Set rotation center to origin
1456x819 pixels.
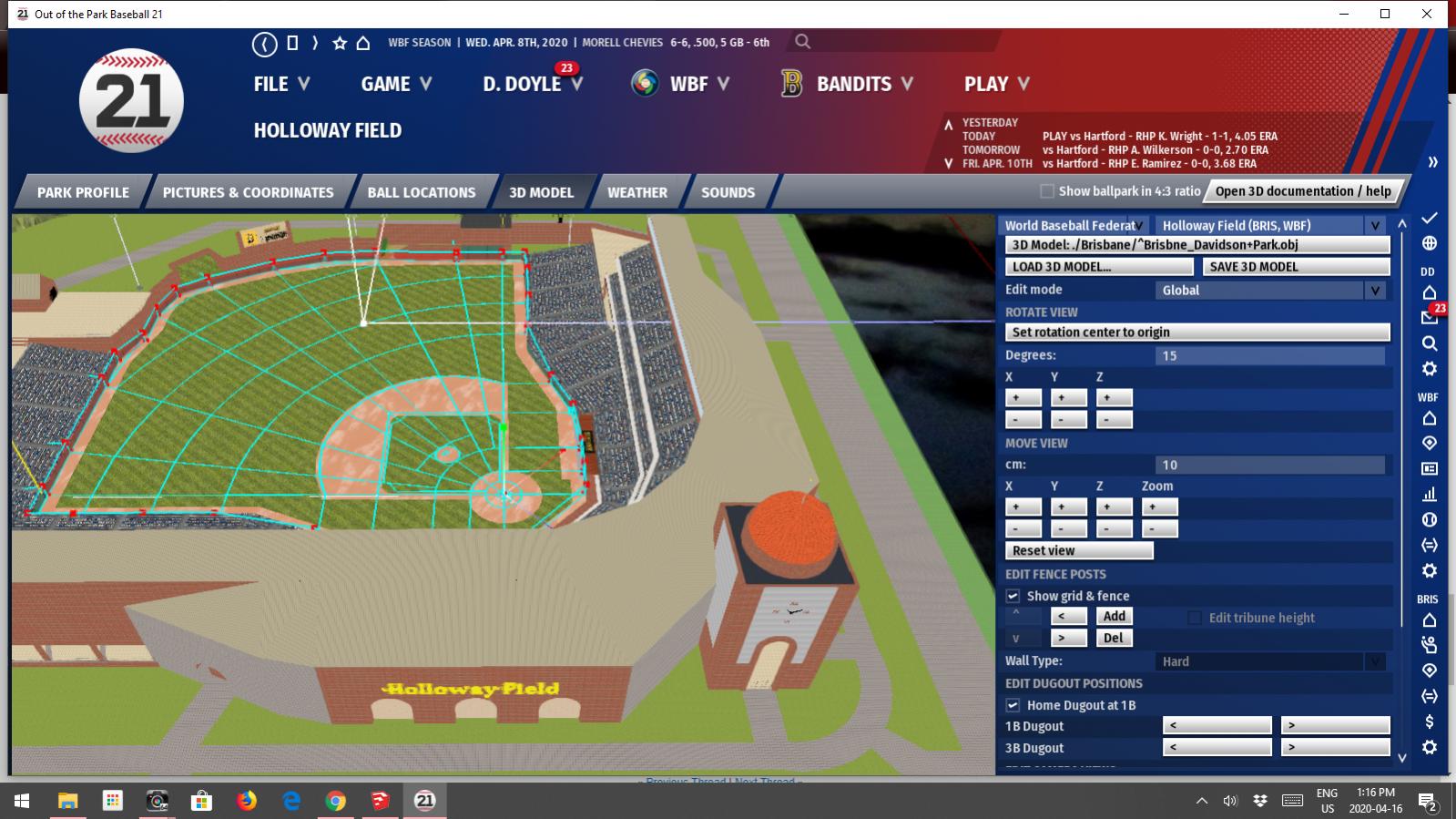(1196, 333)
